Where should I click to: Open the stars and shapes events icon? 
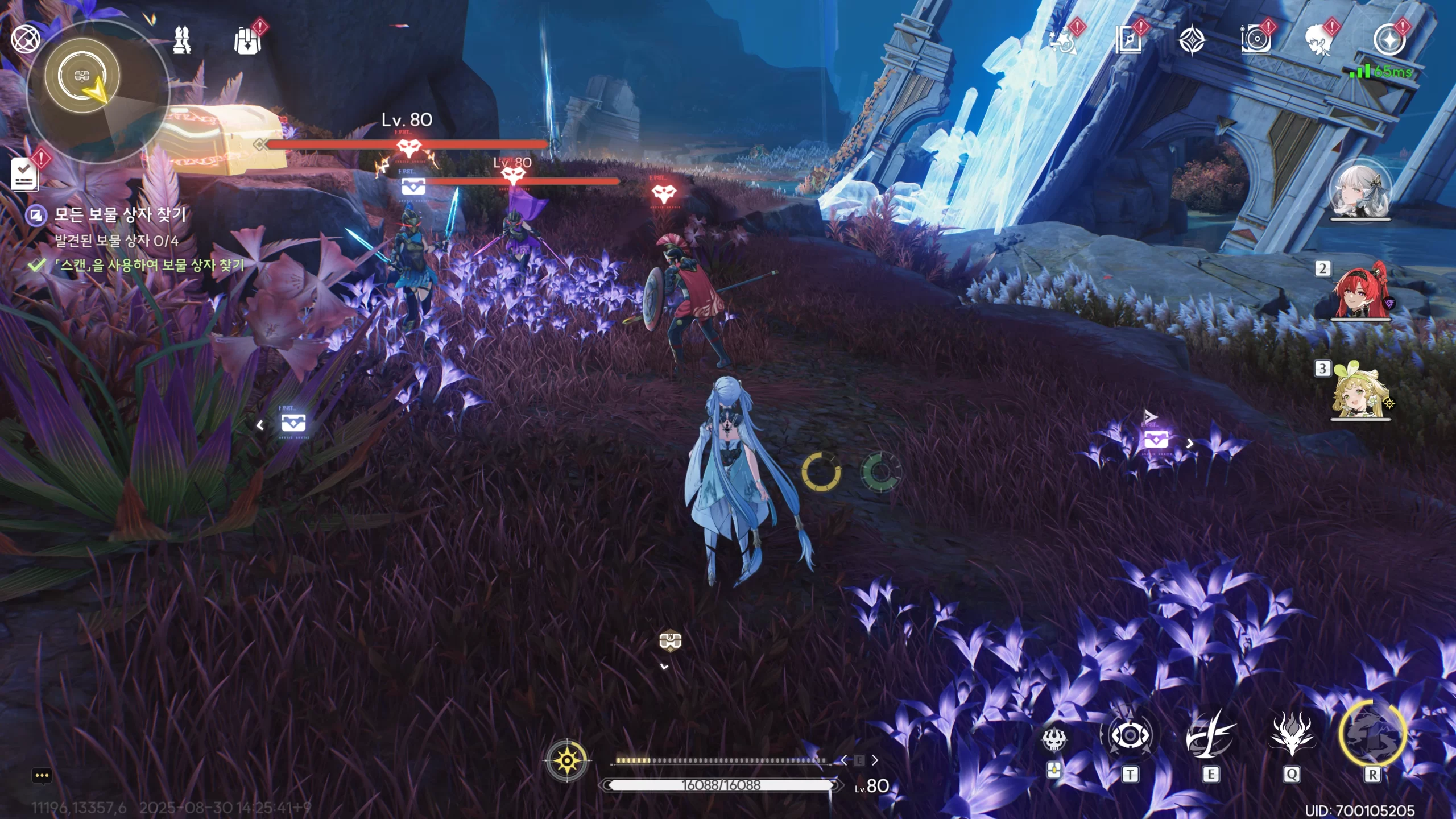point(1064,41)
